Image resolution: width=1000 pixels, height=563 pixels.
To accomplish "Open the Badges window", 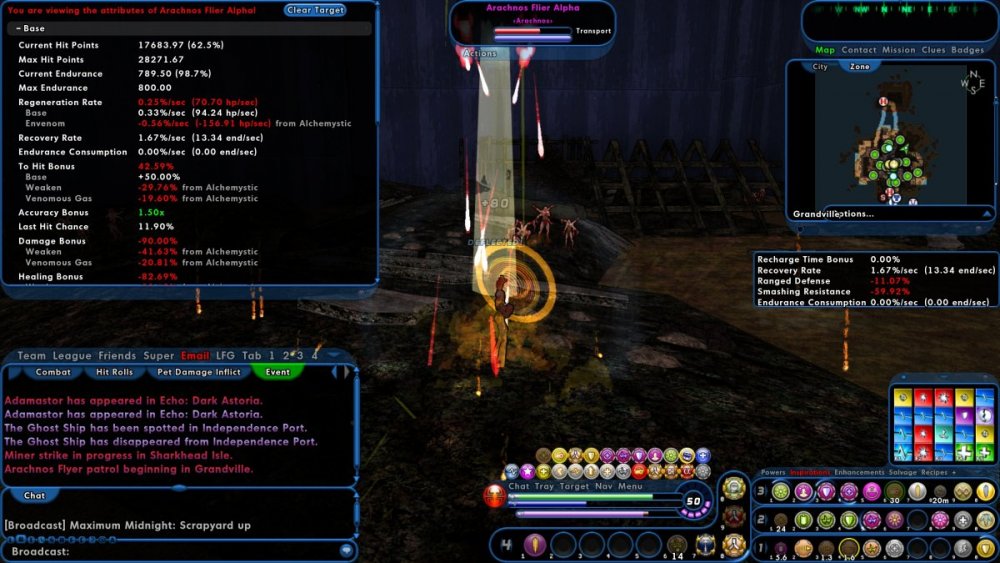I will point(967,50).
